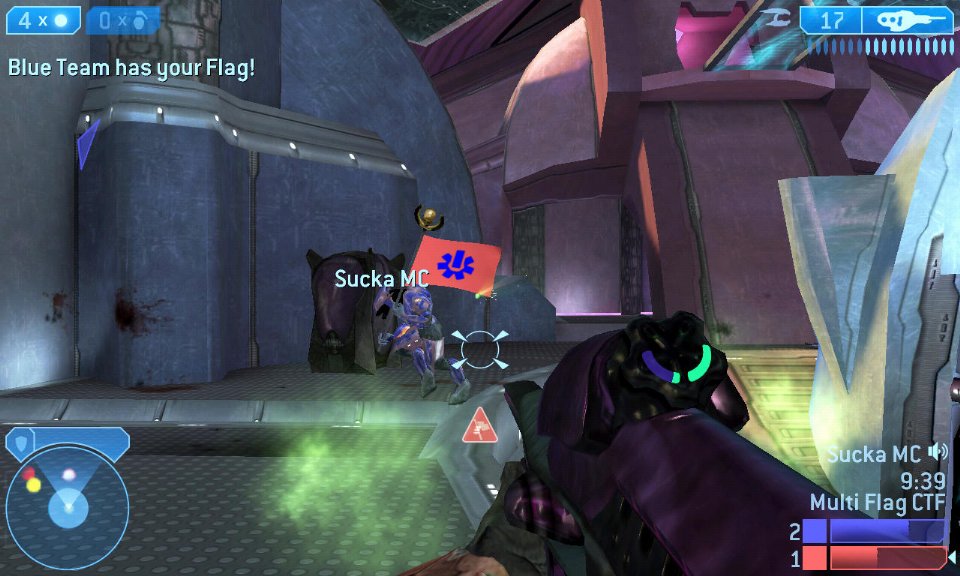
Task: Click the plasma rifle weapon icon
Action: [906, 19]
